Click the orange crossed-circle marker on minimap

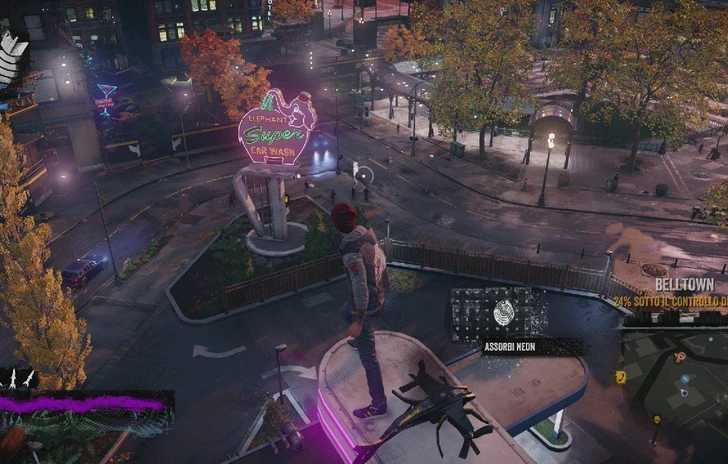pyautogui.click(x=680, y=357)
